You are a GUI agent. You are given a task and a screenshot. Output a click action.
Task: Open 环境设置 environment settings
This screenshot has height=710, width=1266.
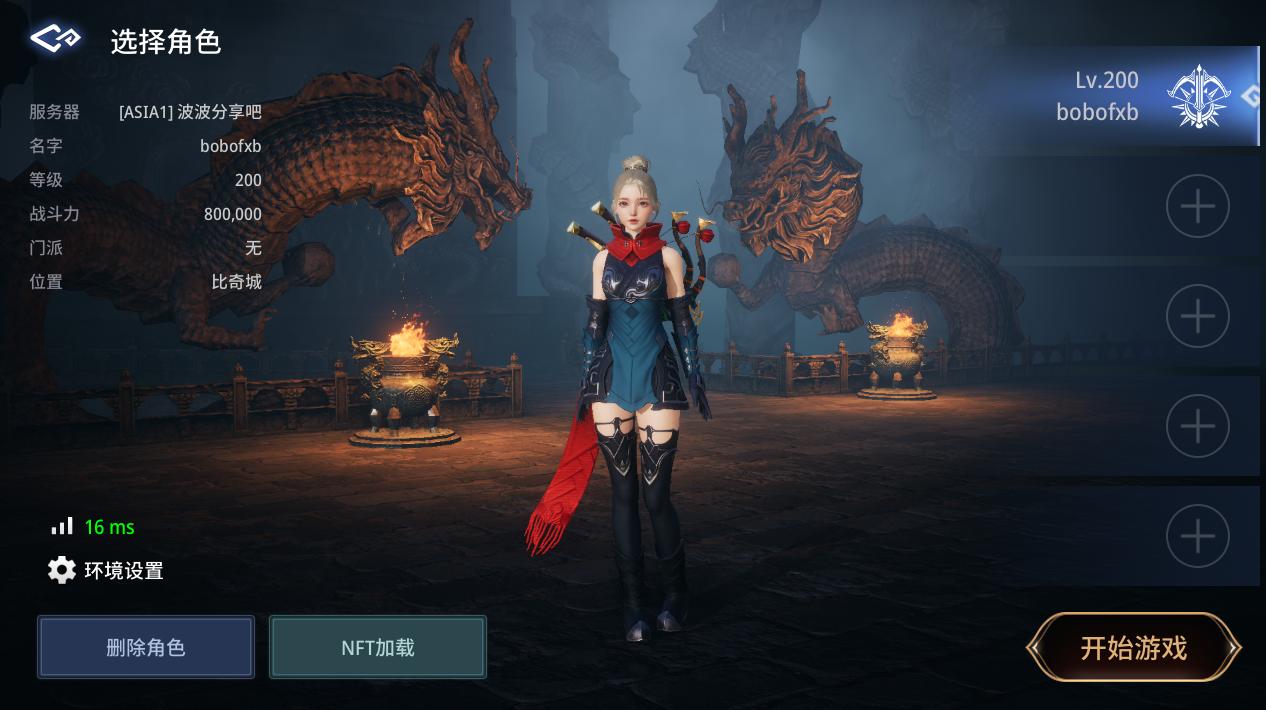coord(106,571)
